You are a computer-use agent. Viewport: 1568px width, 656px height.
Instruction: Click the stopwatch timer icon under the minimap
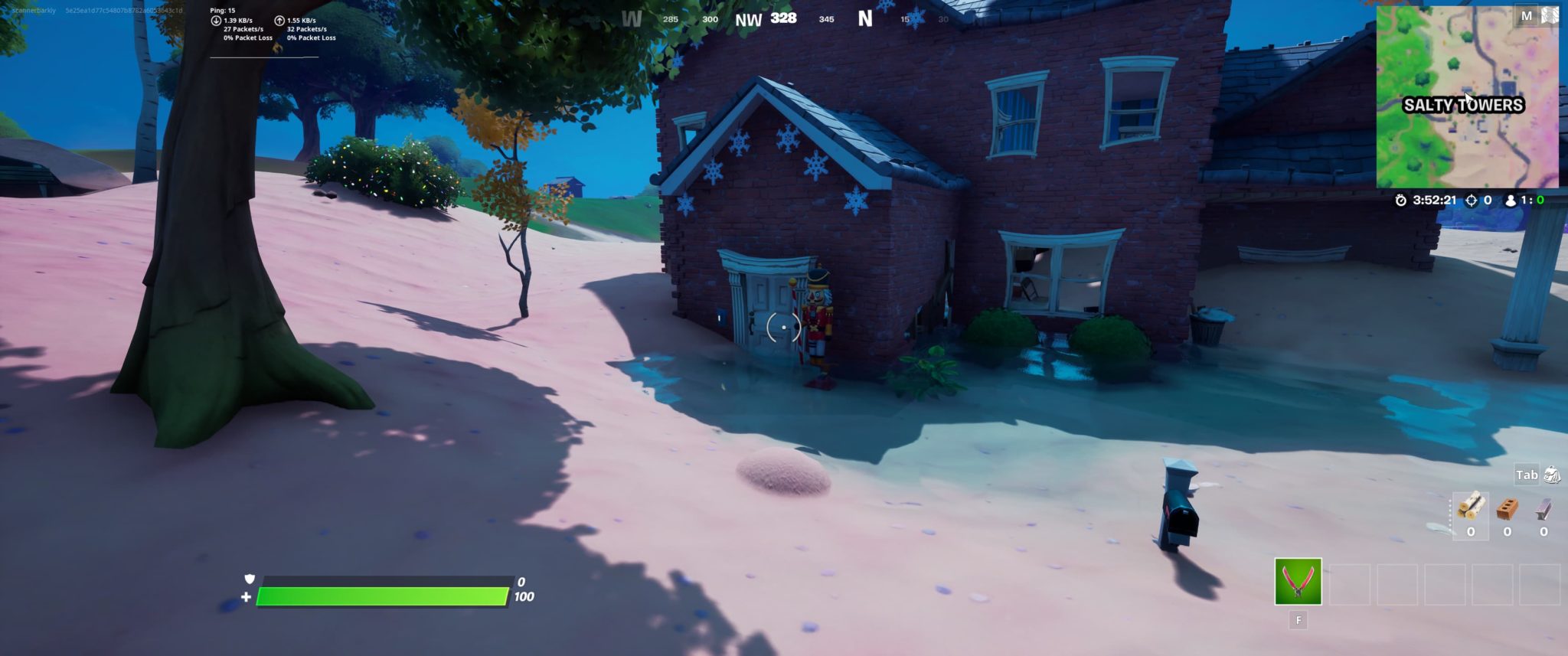(x=1401, y=200)
